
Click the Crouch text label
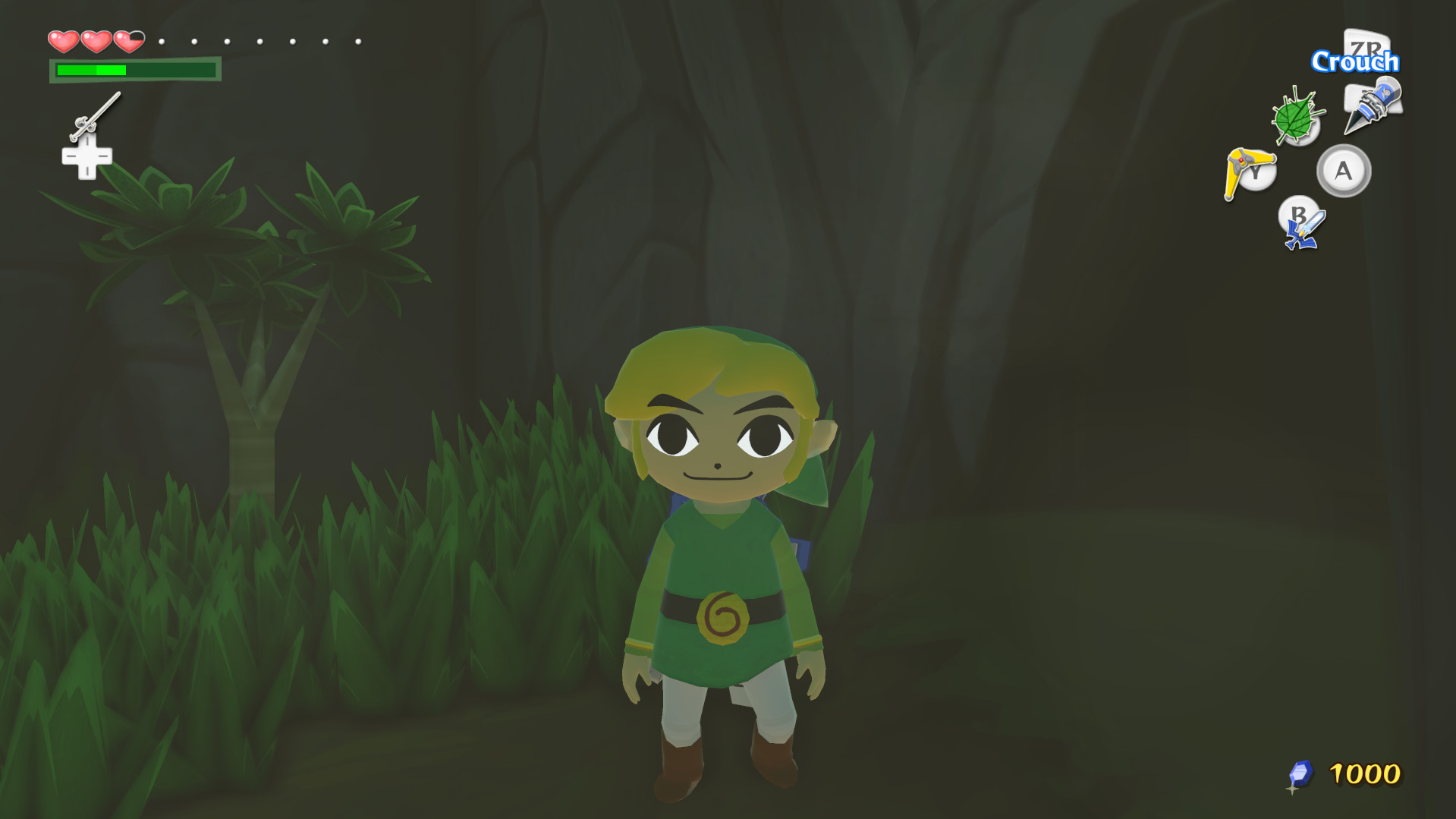pyautogui.click(x=1357, y=61)
